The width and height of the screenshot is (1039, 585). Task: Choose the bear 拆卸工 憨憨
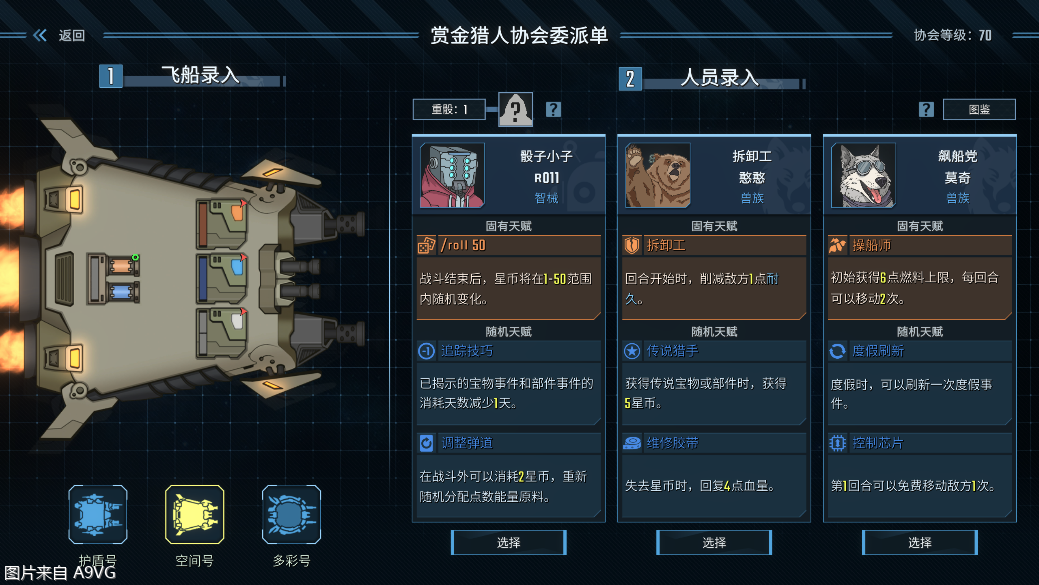pyautogui.click(x=714, y=543)
